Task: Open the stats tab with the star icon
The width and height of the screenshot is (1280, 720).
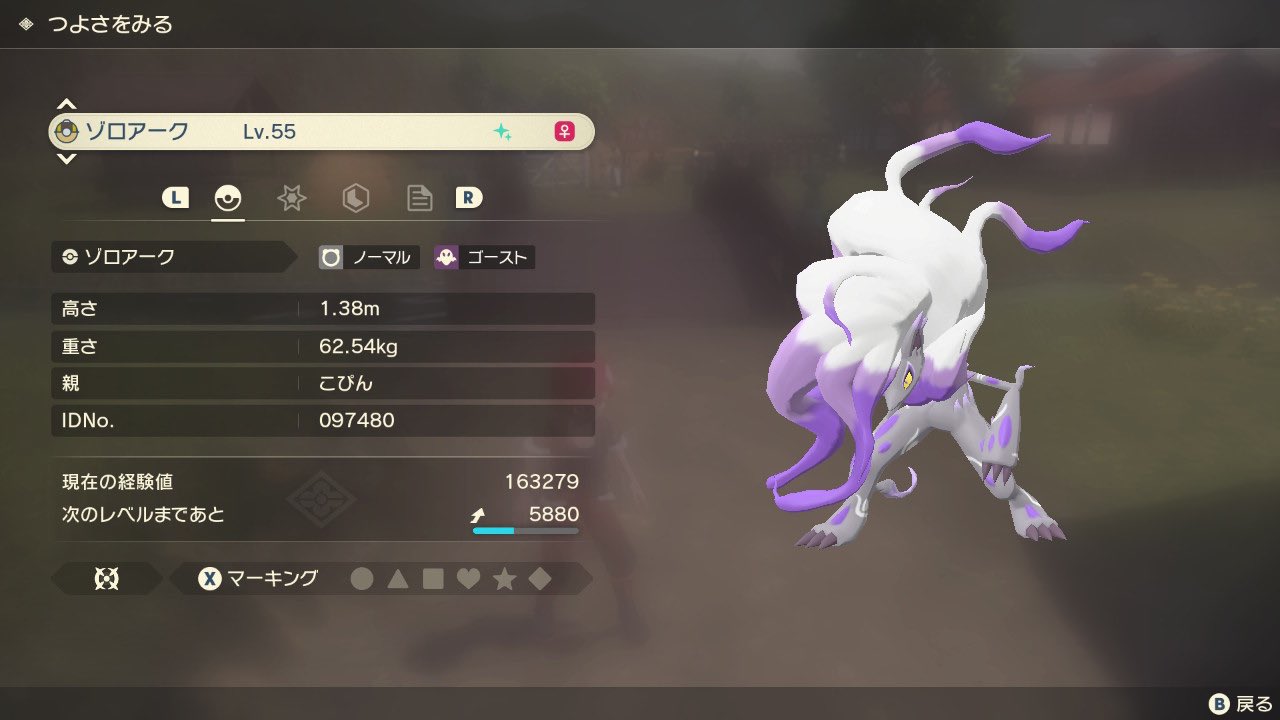Action: pos(291,198)
